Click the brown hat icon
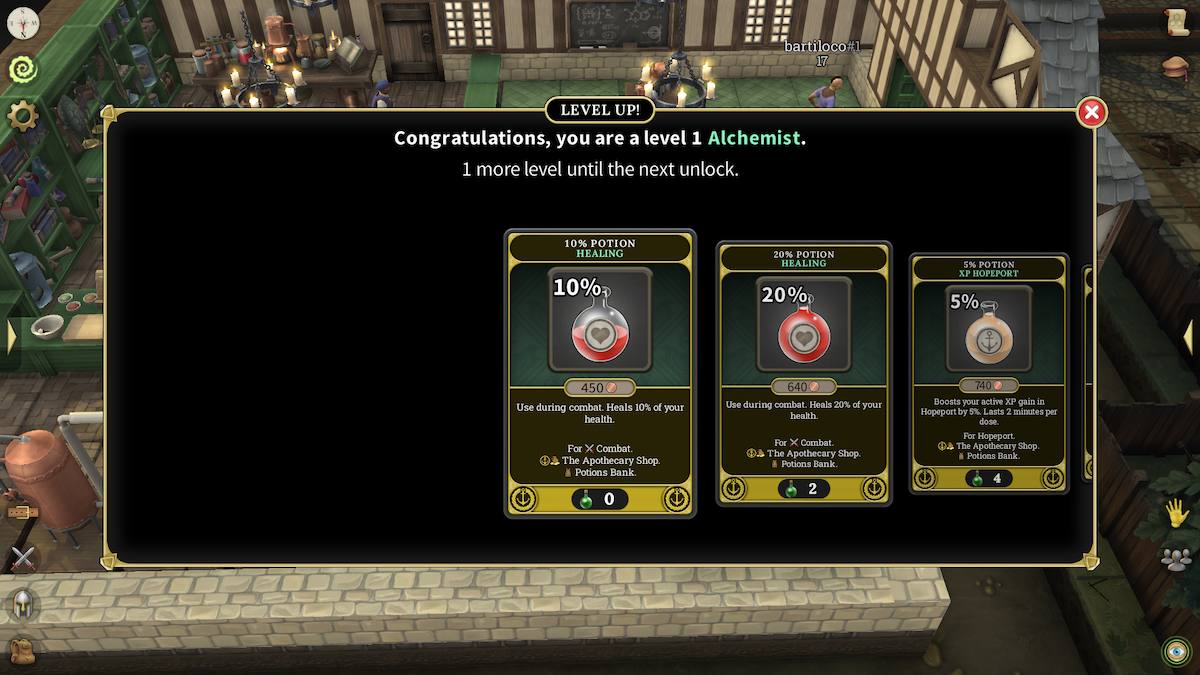 [x=1177, y=67]
